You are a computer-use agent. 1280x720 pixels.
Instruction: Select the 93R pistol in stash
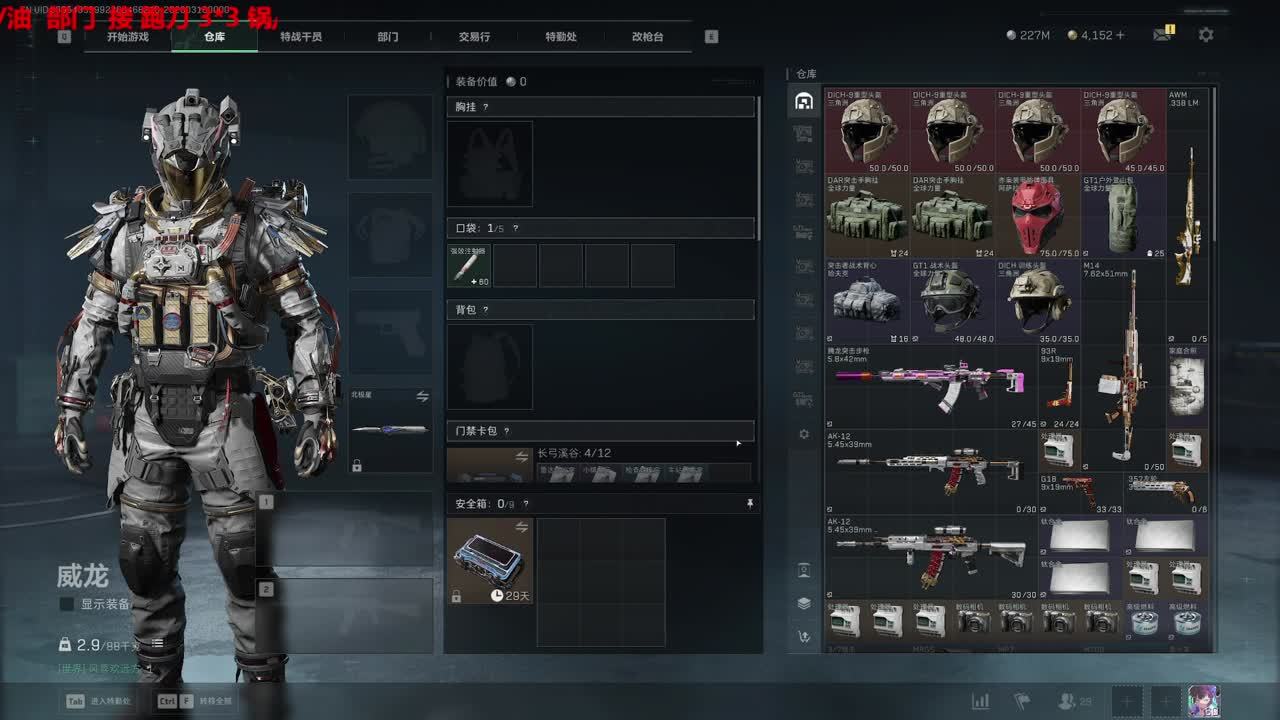click(1060, 386)
